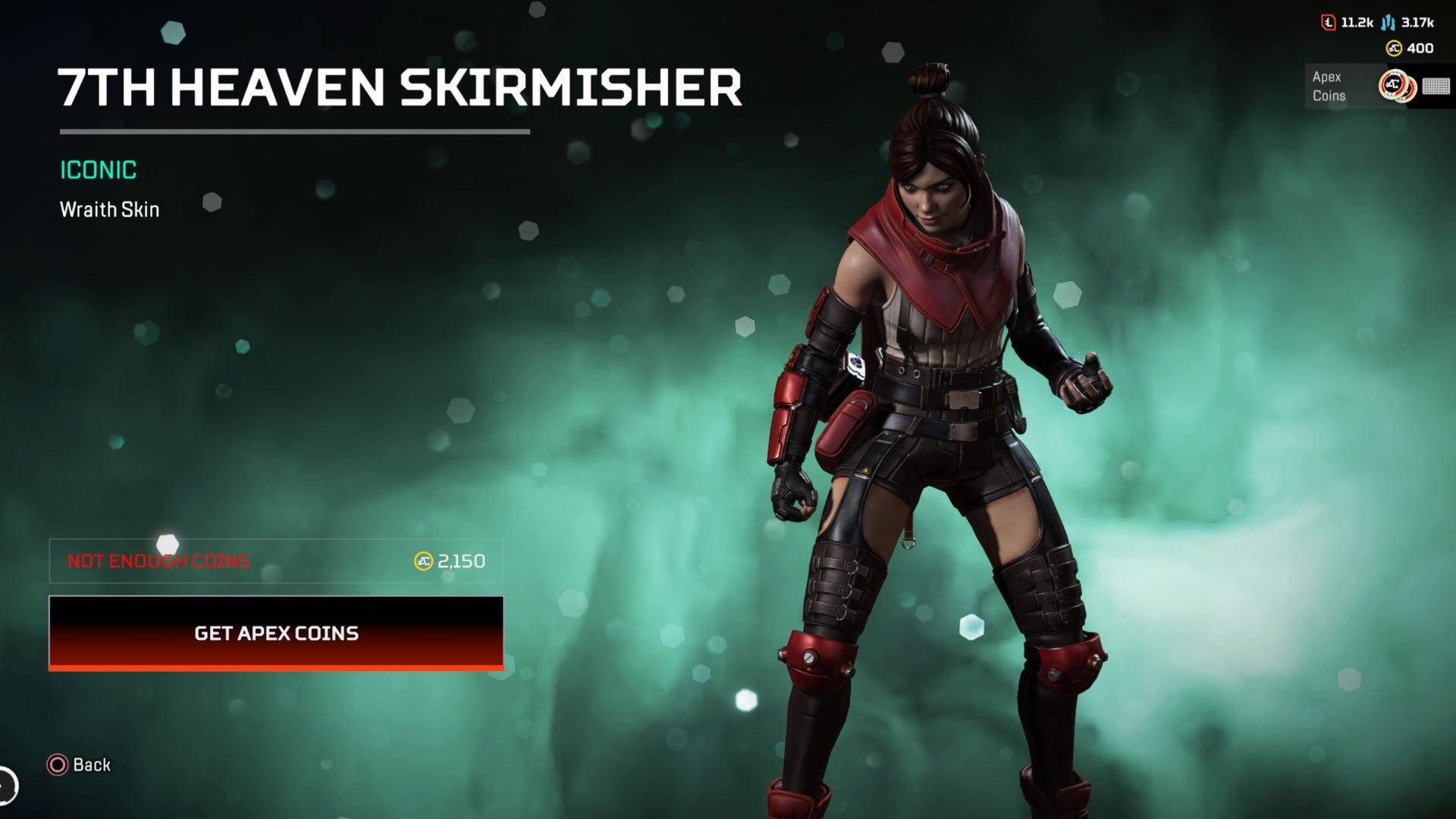Click the Apex Coins icon beside 400

pyautogui.click(x=1394, y=48)
